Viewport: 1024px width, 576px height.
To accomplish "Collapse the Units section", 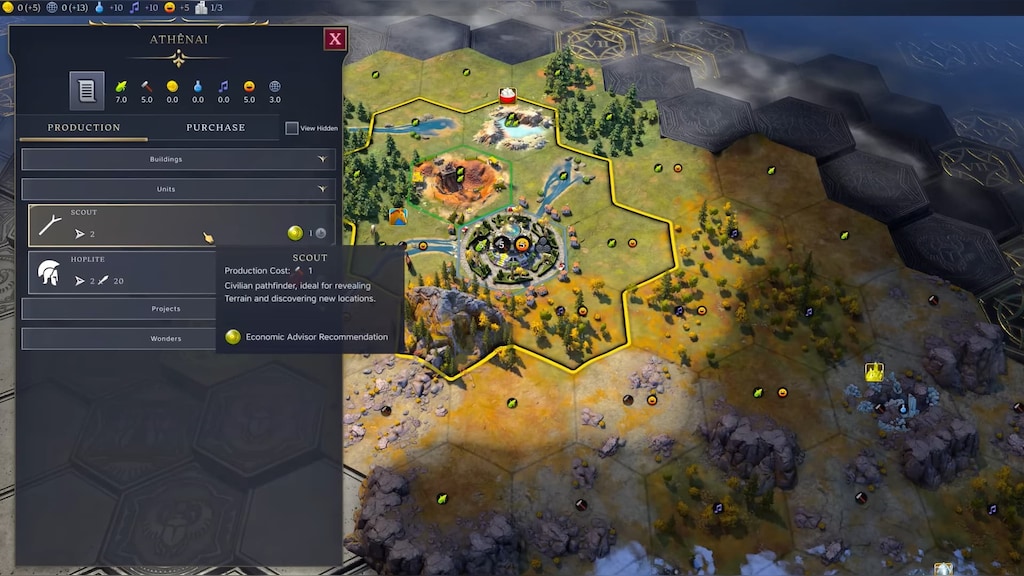I will point(179,189).
